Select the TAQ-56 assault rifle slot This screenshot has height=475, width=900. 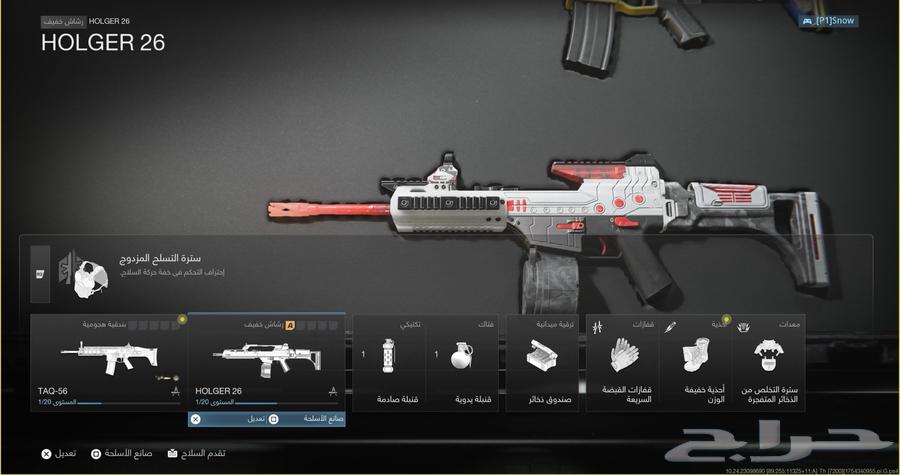[x=109, y=362]
